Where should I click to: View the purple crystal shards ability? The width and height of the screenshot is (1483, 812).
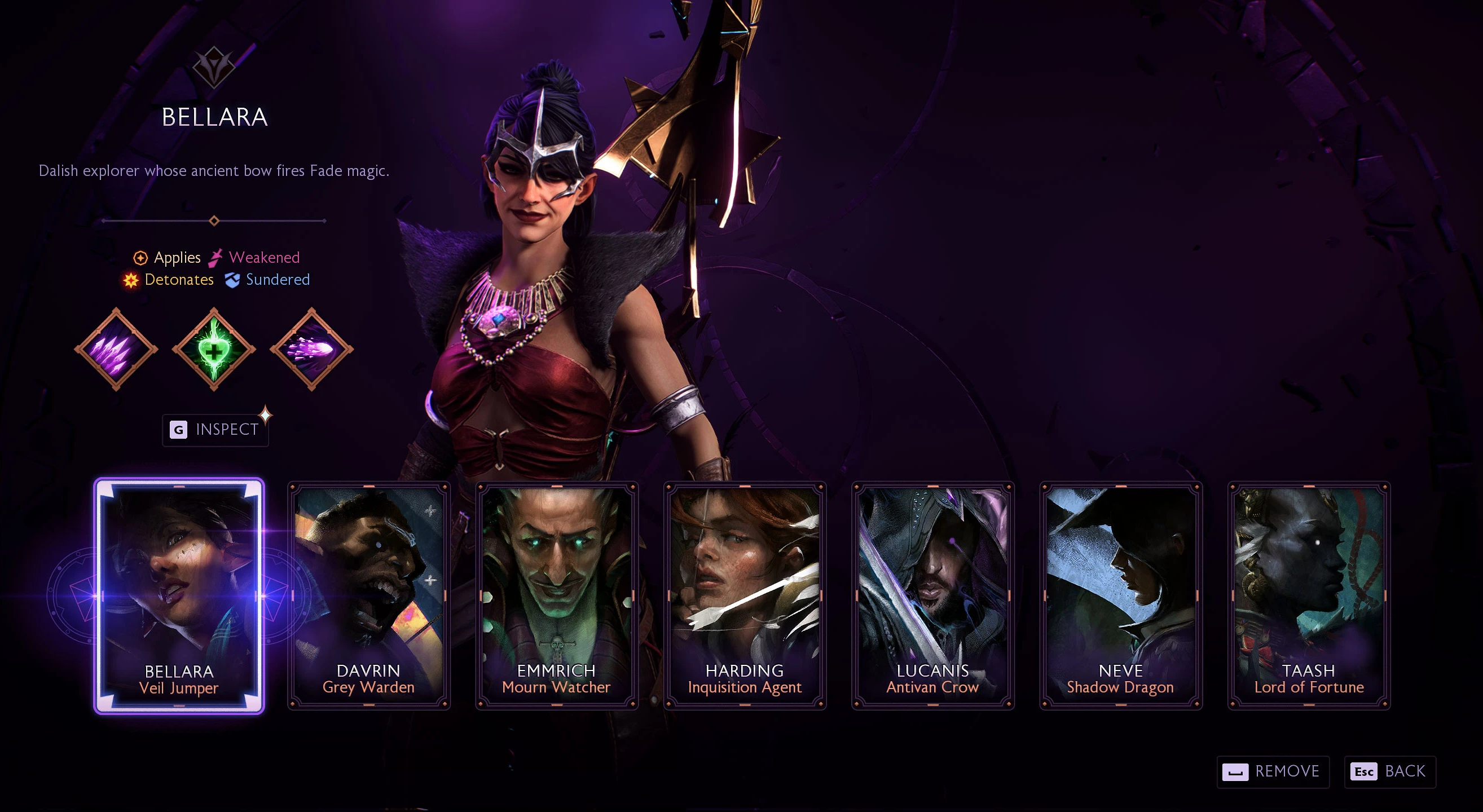(116, 349)
